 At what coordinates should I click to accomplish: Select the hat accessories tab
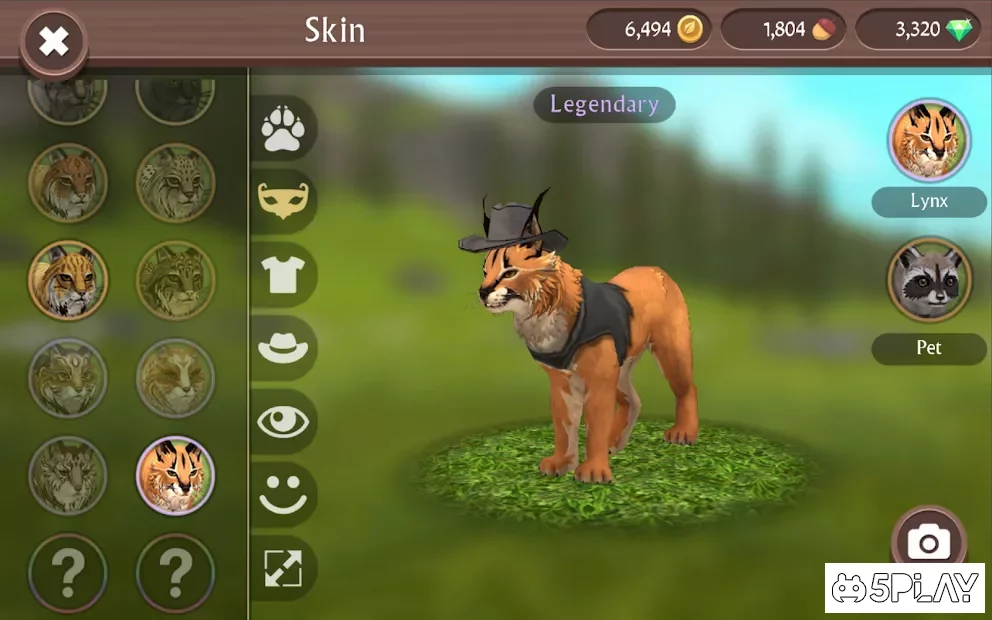point(283,347)
